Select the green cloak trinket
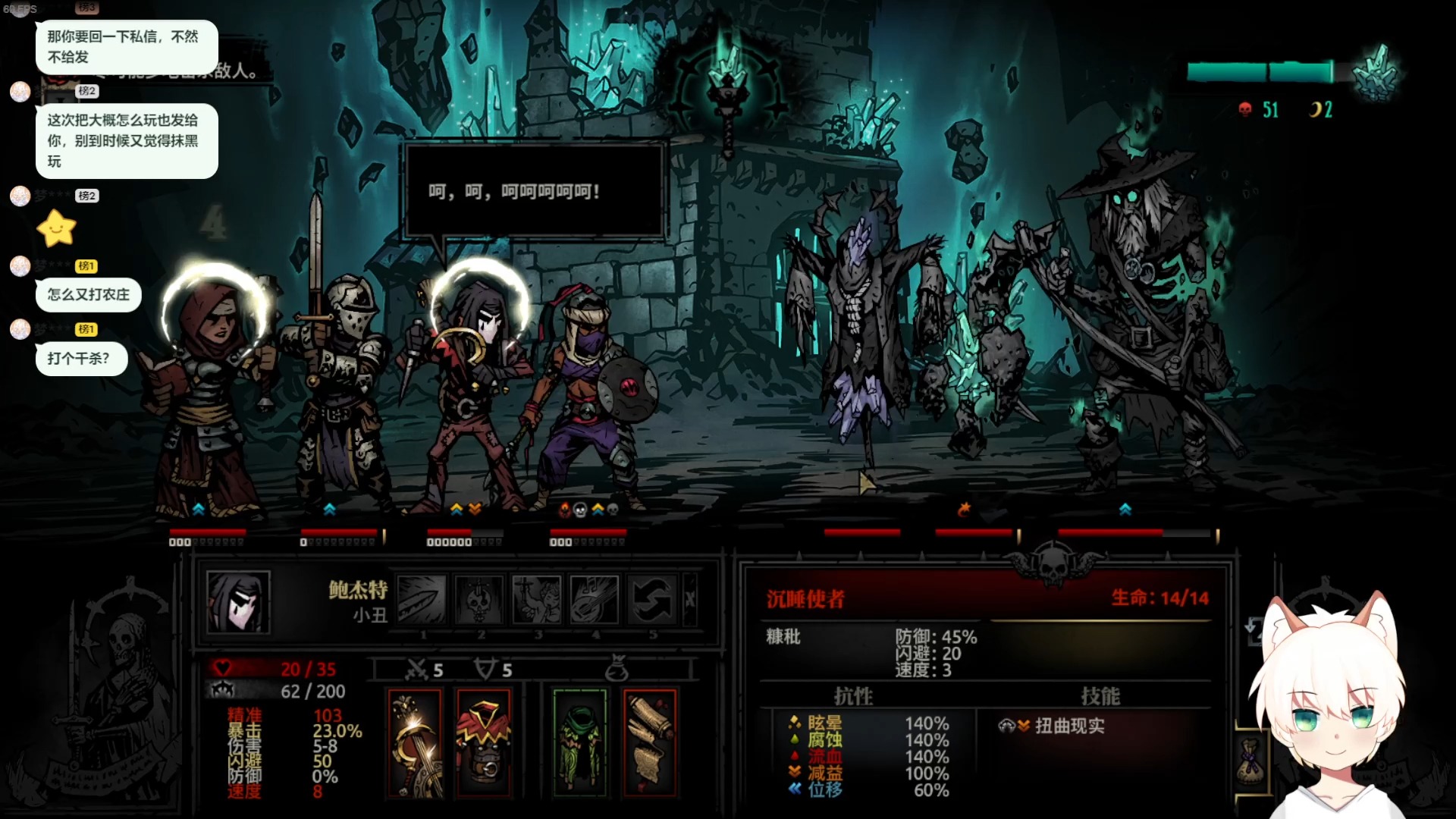The image size is (1456, 819). coord(580,743)
